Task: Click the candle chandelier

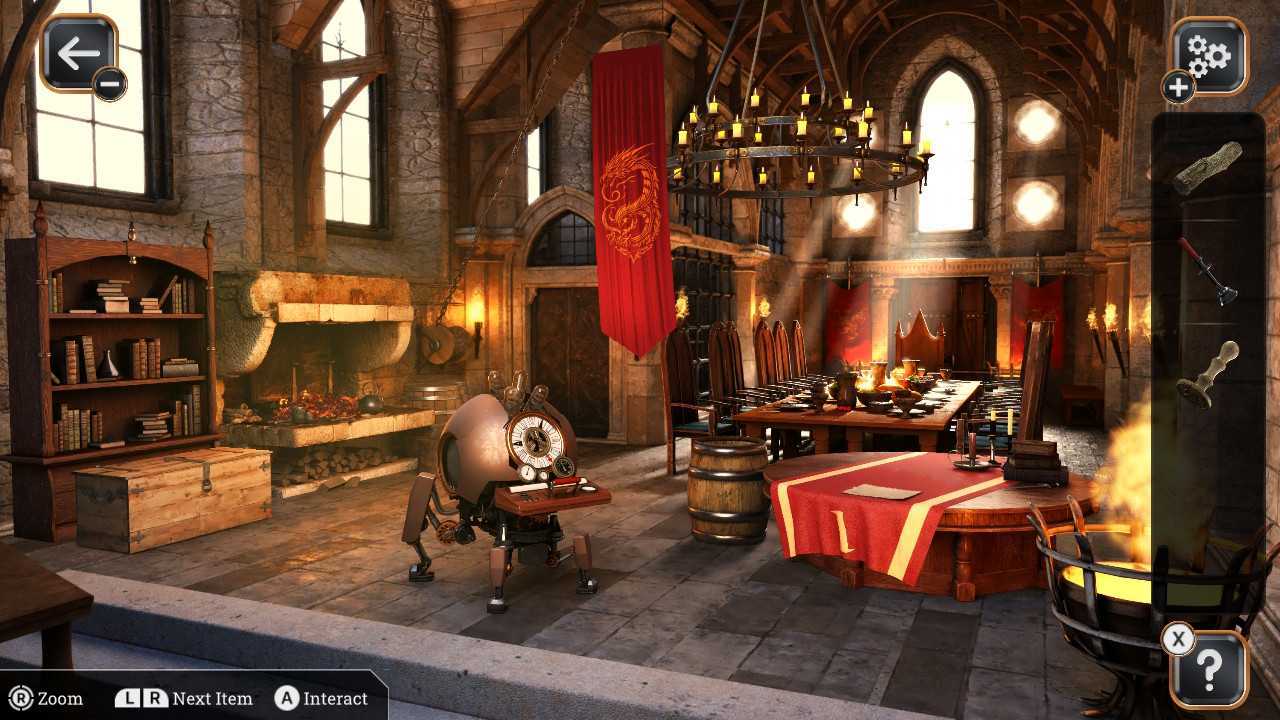Action: 800,140
